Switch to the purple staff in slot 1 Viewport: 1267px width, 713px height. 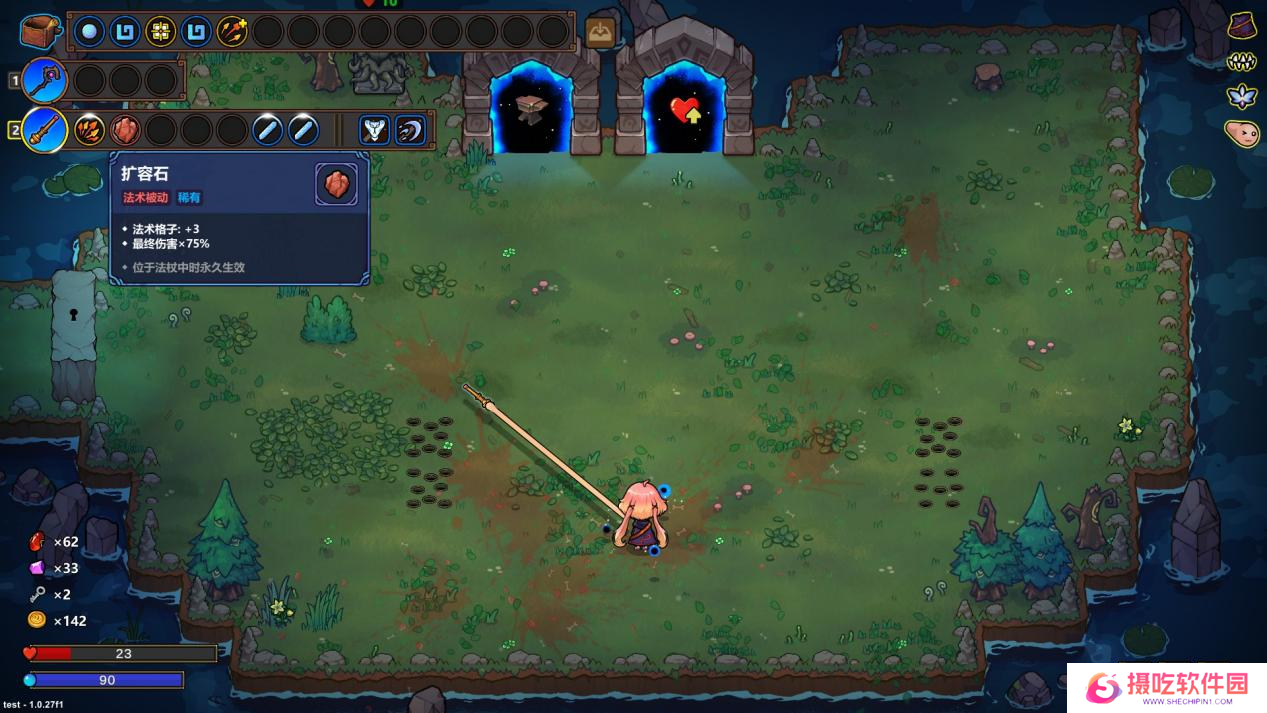pyautogui.click(x=44, y=80)
